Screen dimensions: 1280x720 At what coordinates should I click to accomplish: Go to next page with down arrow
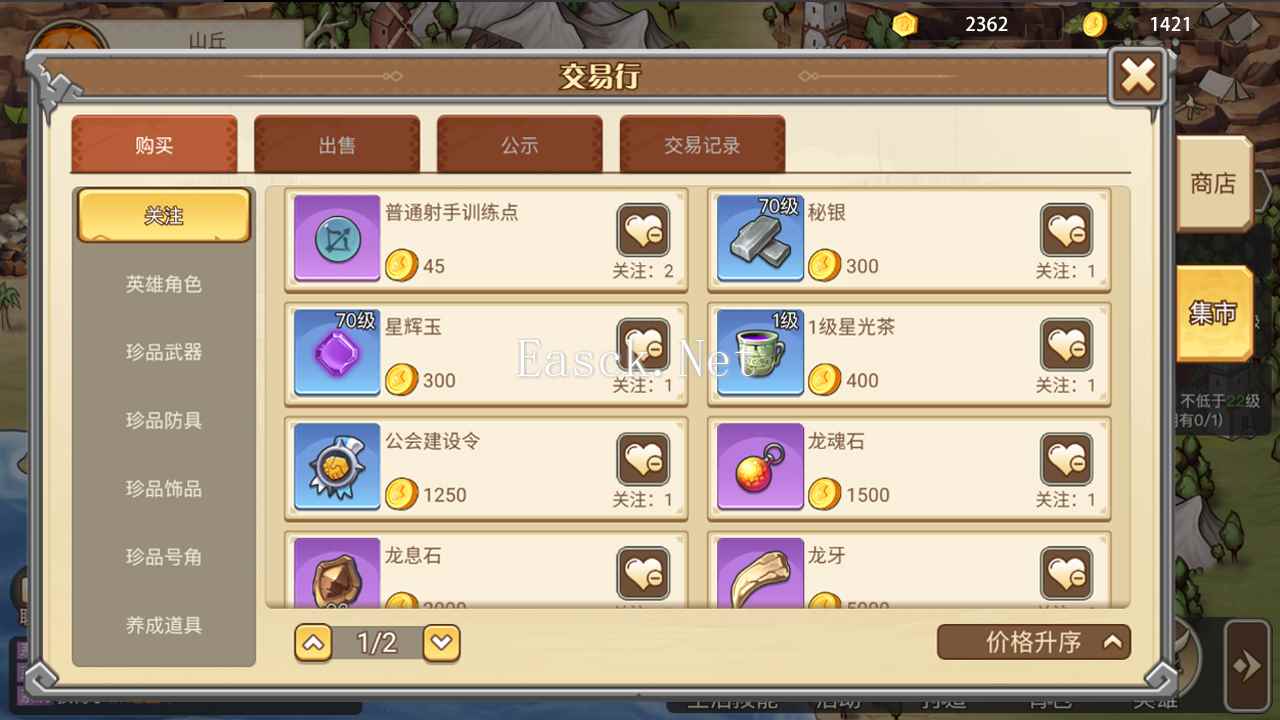[x=441, y=643]
